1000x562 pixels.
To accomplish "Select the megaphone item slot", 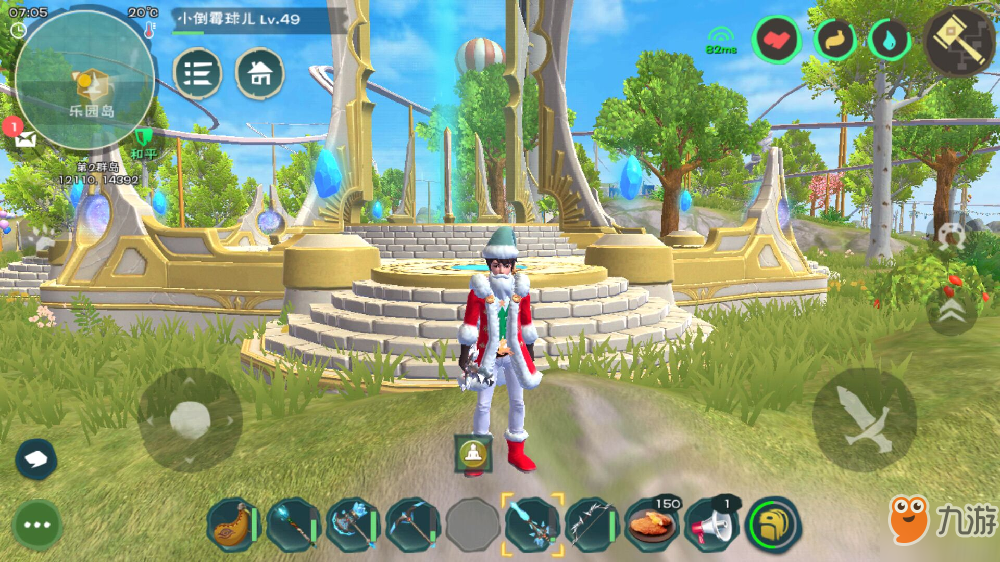I will click(711, 524).
